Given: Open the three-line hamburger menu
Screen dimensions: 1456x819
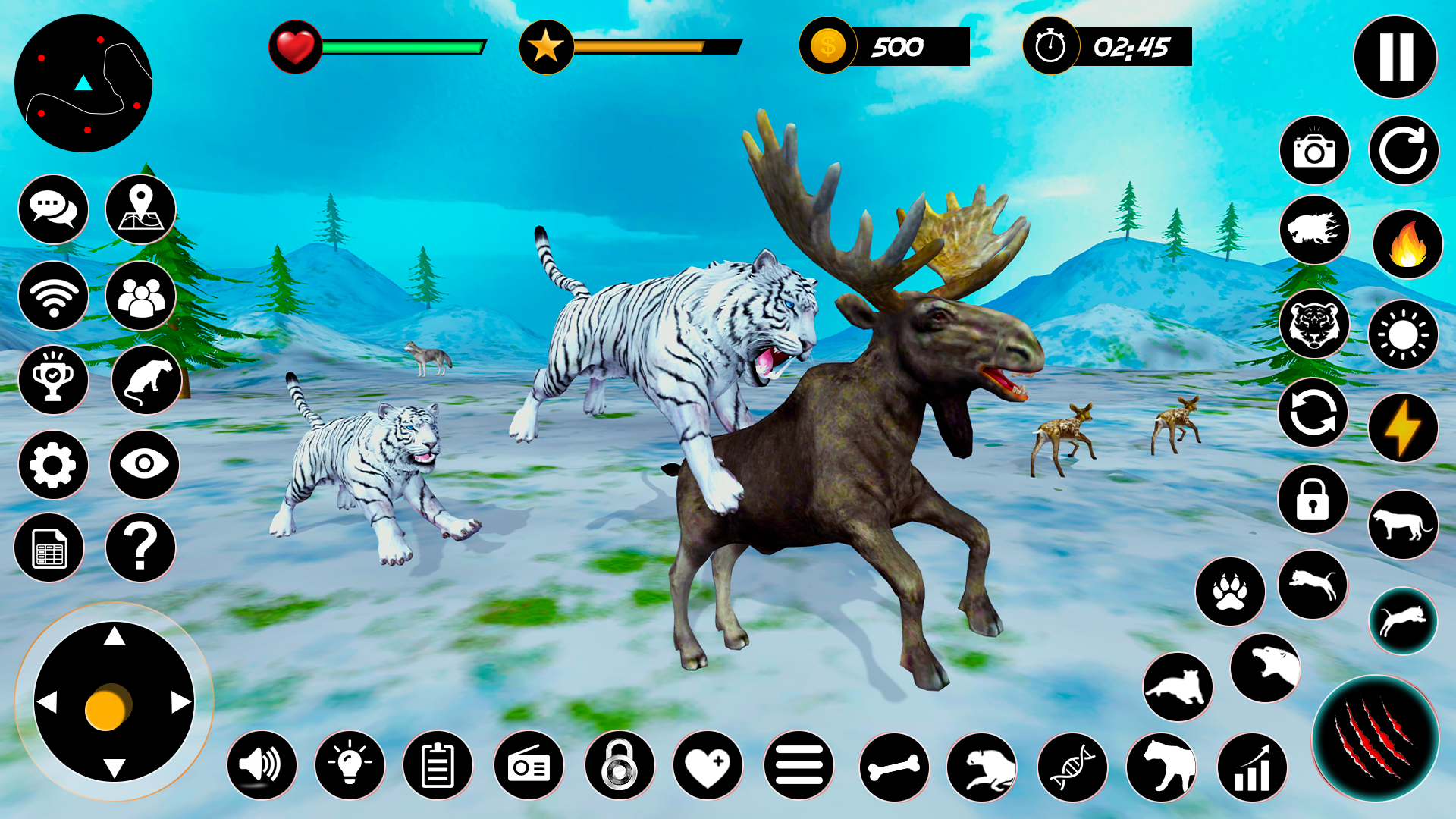Looking at the screenshot, I should 799,766.
